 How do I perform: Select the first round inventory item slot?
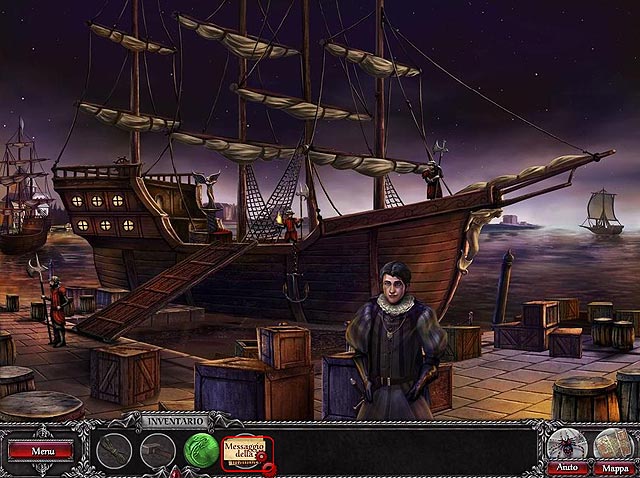(115, 451)
